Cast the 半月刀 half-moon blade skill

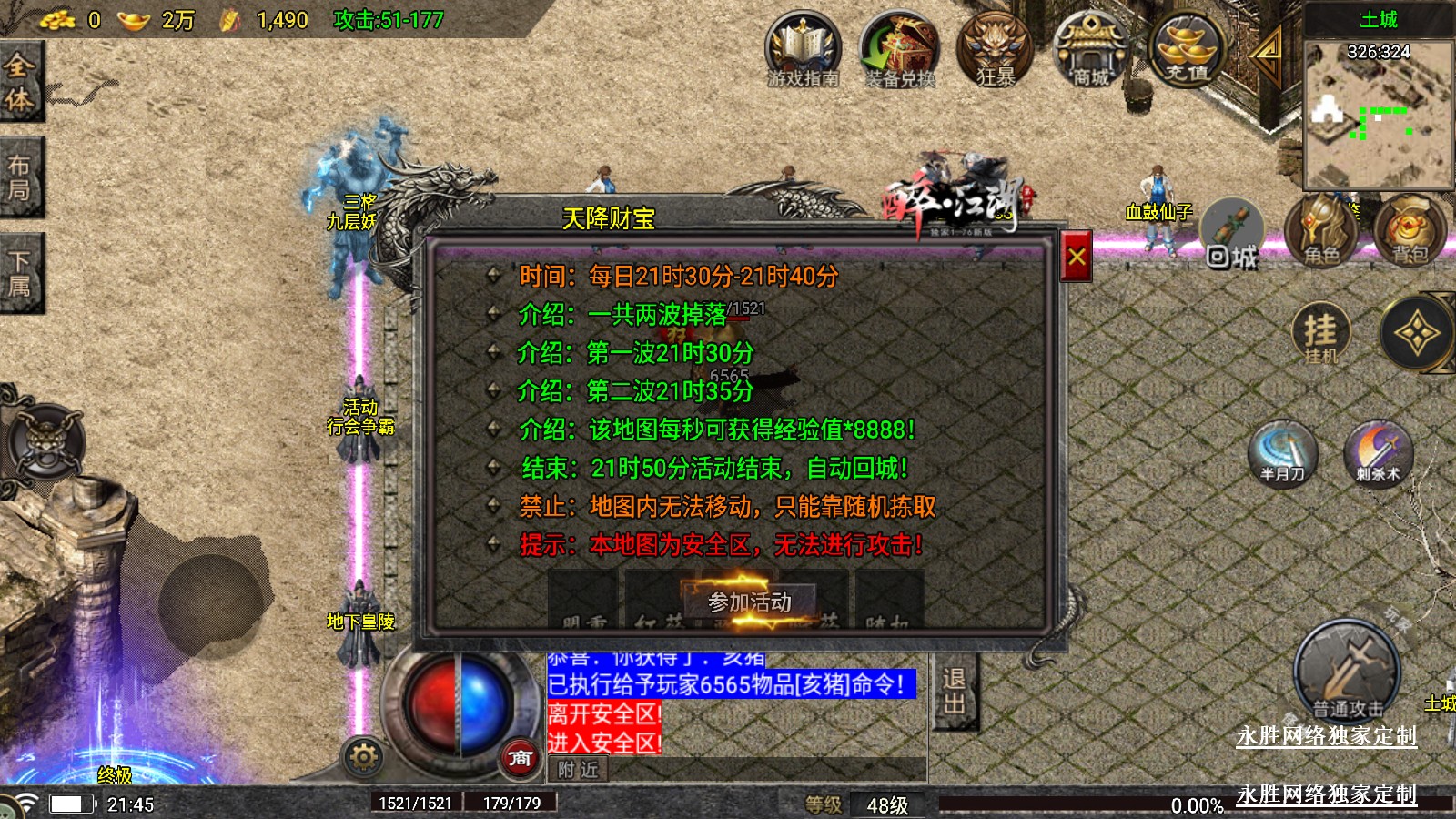coord(1283,452)
